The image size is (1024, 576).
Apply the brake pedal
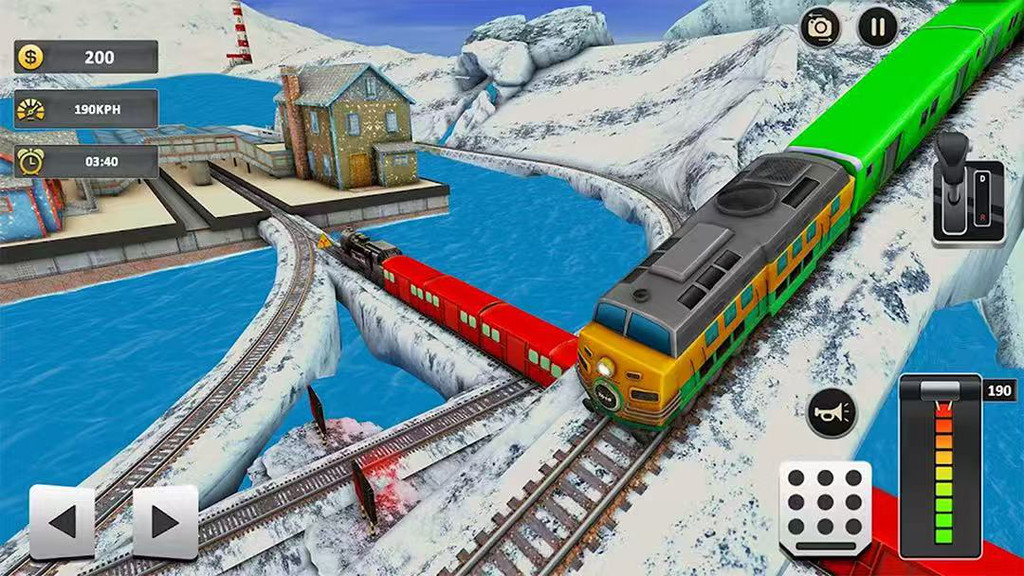(x=825, y=508)
